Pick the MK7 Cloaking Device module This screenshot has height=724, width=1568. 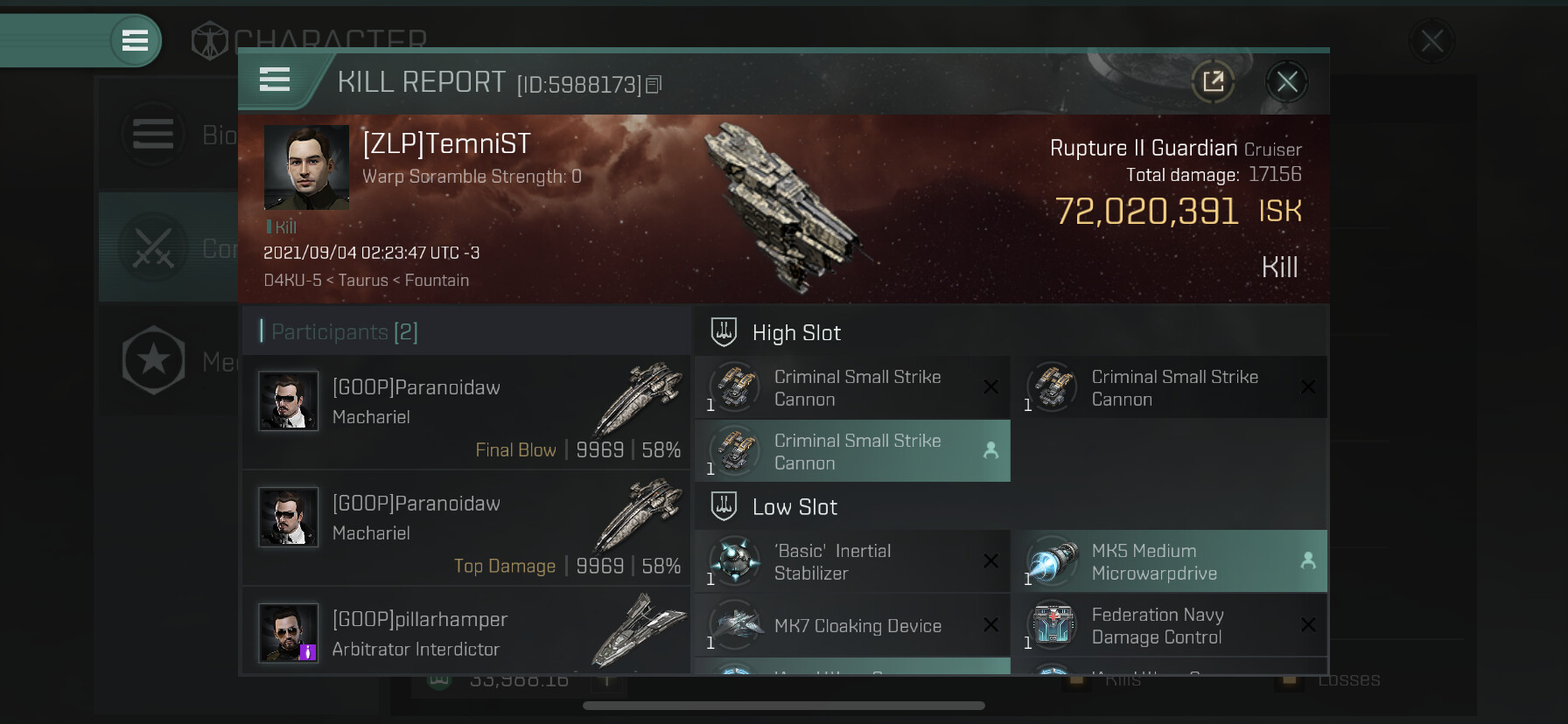click(852, 625)
